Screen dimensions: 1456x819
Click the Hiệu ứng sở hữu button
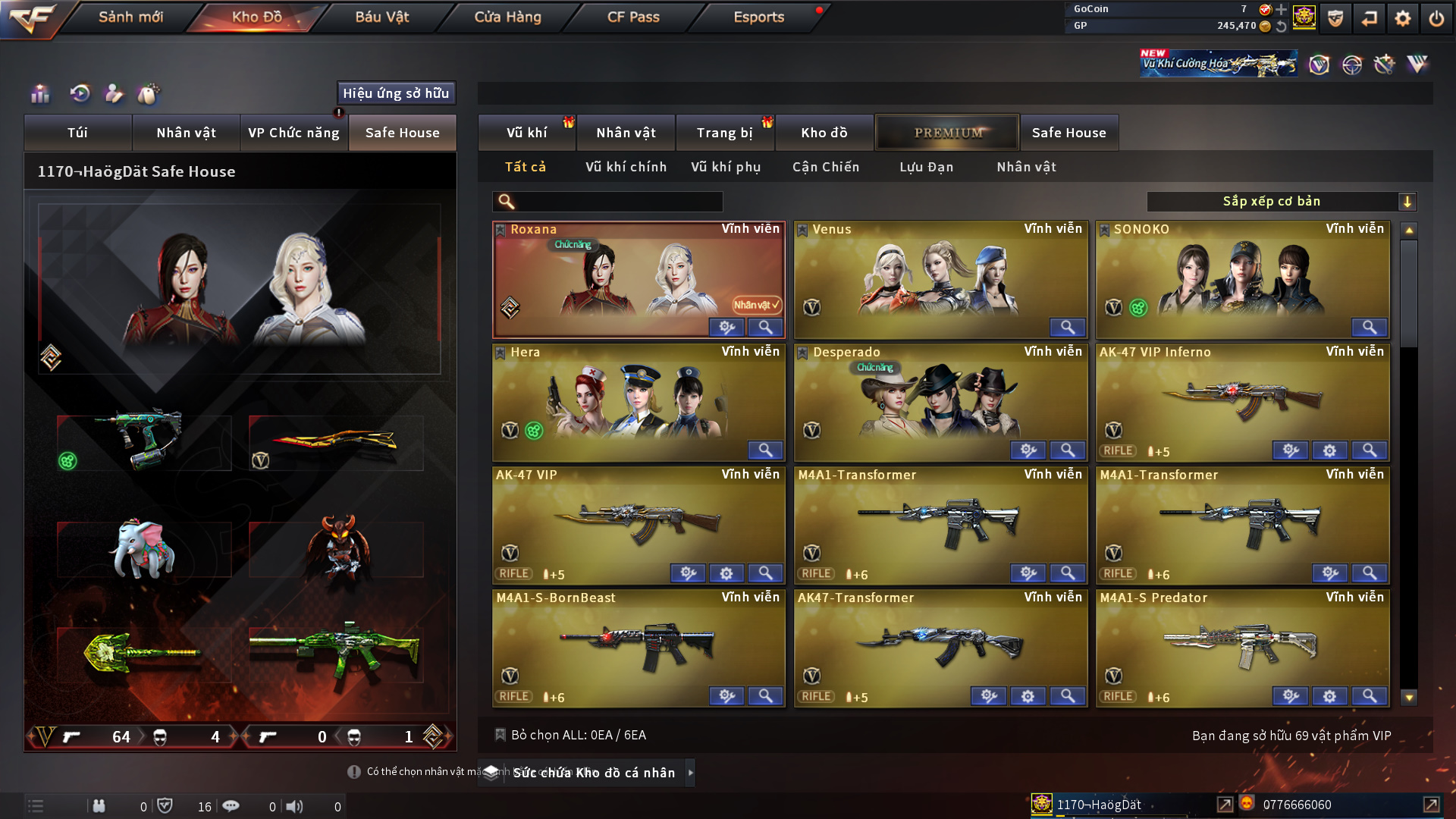point(396,93)
